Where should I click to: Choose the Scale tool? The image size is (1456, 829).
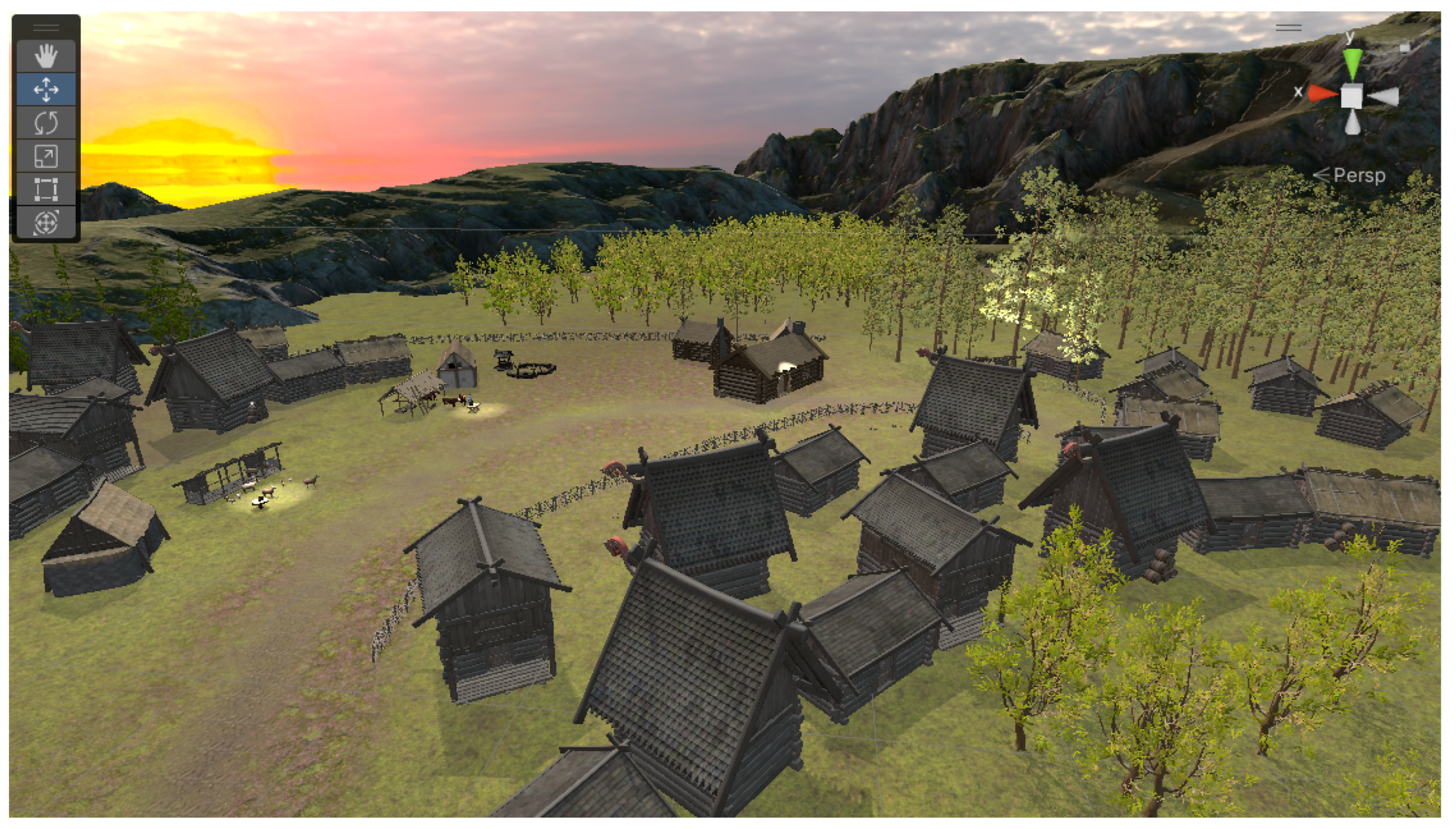46,156
